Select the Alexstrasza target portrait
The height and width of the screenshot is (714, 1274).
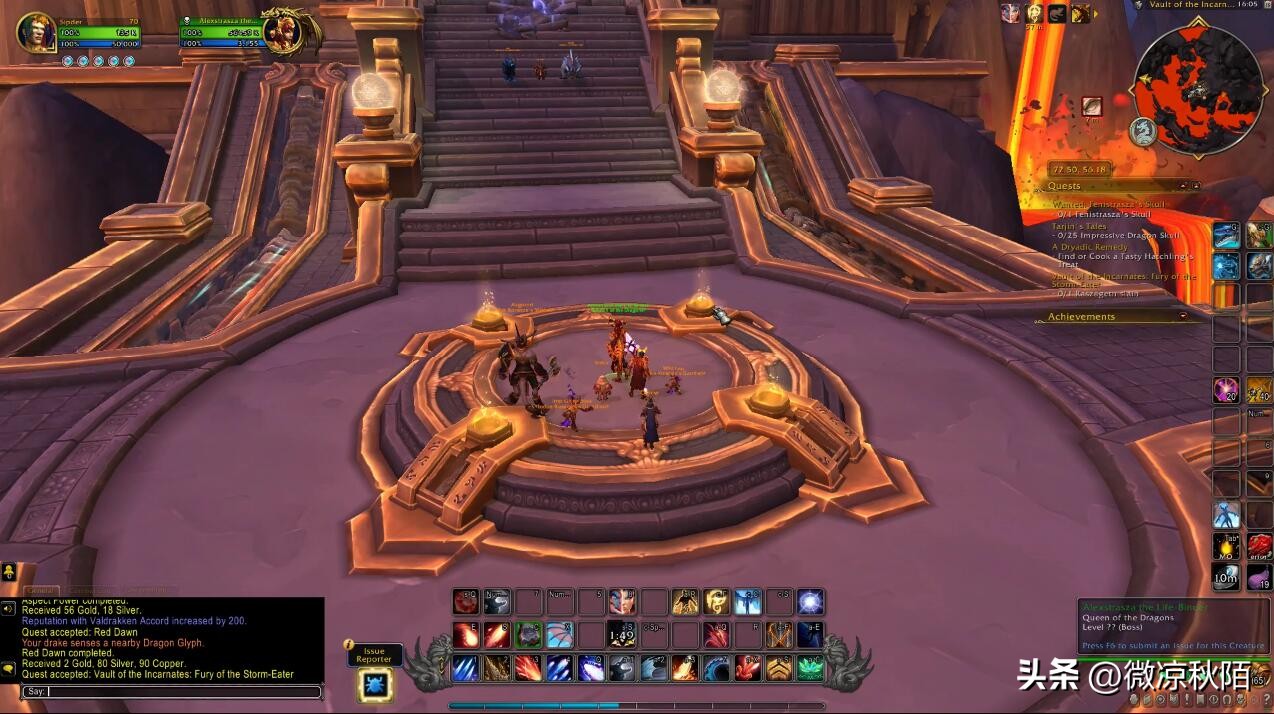pyautogui.click(x=283, y=32)
